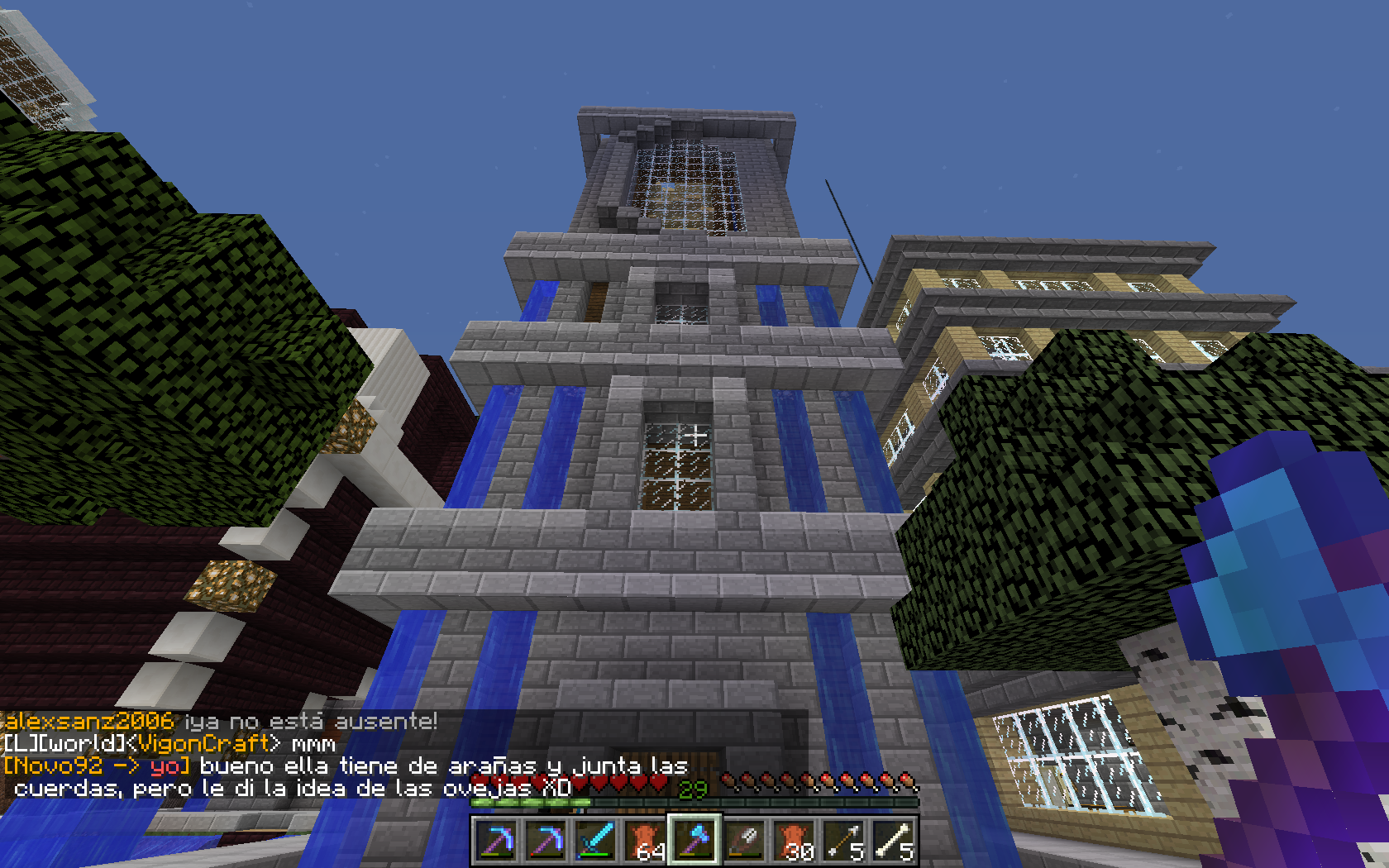Pick the arrows slot in the hotbar
The height and width of the screenshot is (868, 1389).
(843, 841)
